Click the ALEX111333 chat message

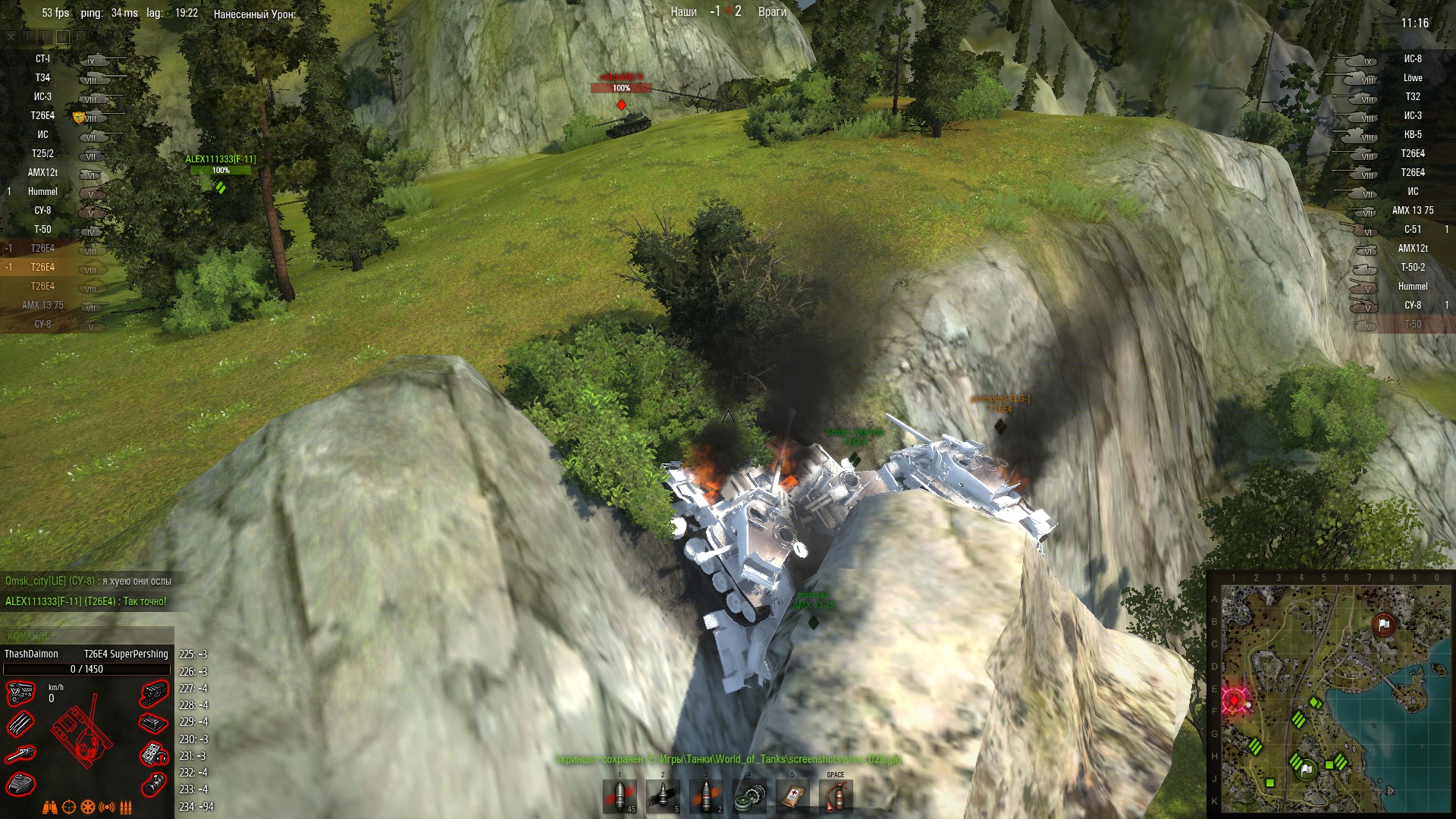(86, 601)
